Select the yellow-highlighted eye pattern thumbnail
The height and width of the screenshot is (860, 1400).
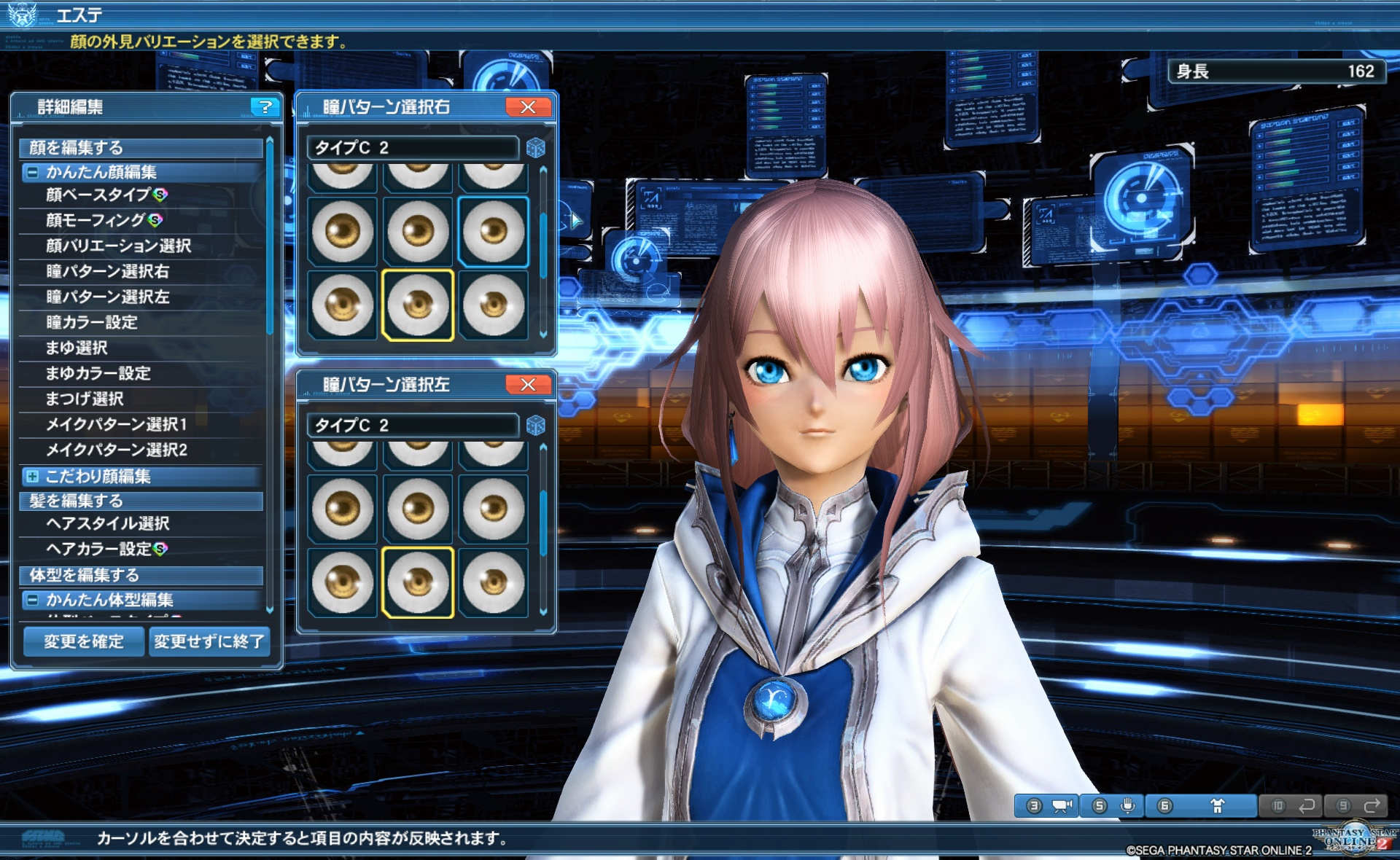(417, 306)
